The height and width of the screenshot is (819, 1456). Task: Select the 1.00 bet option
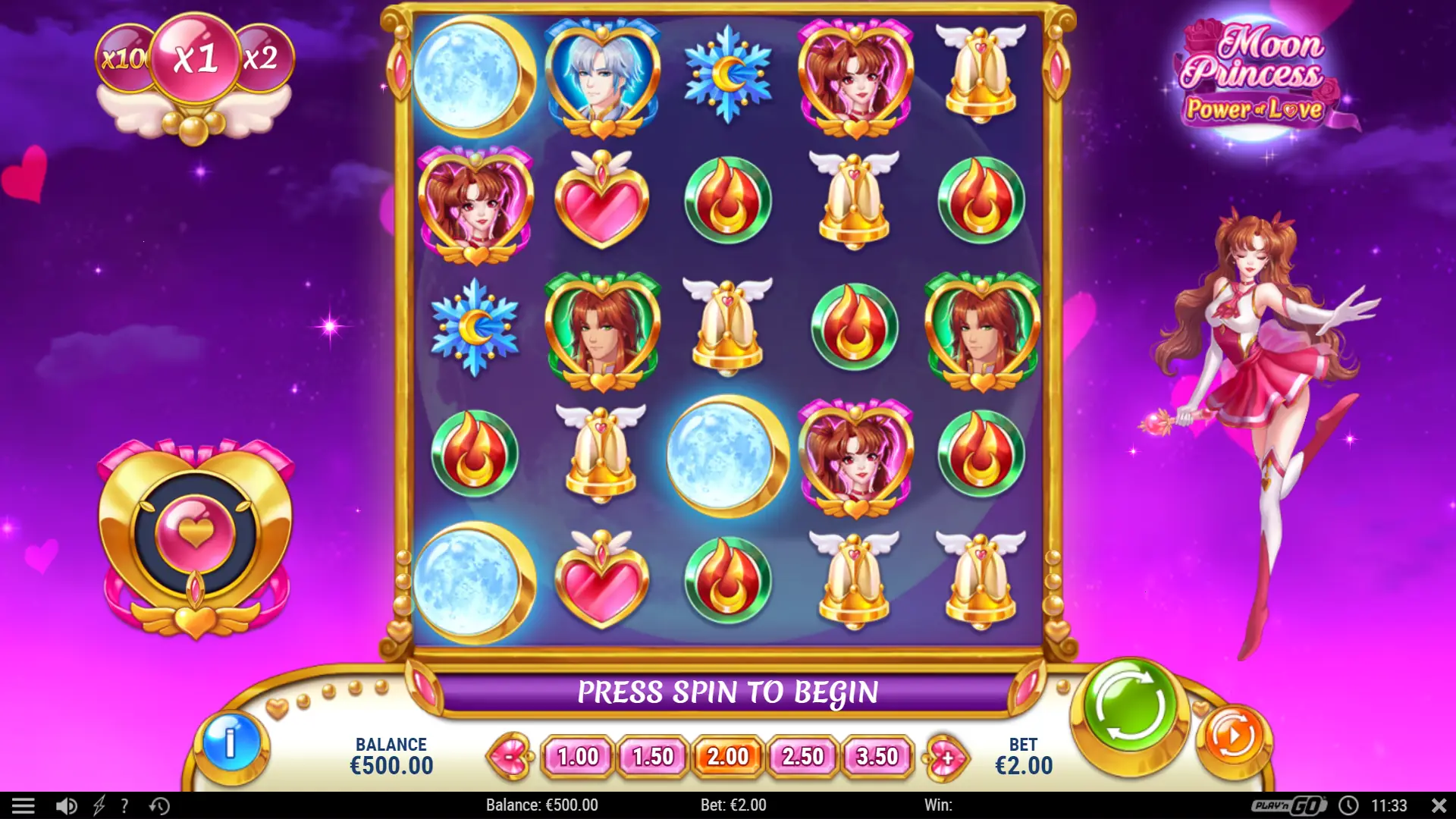(576, 756)
